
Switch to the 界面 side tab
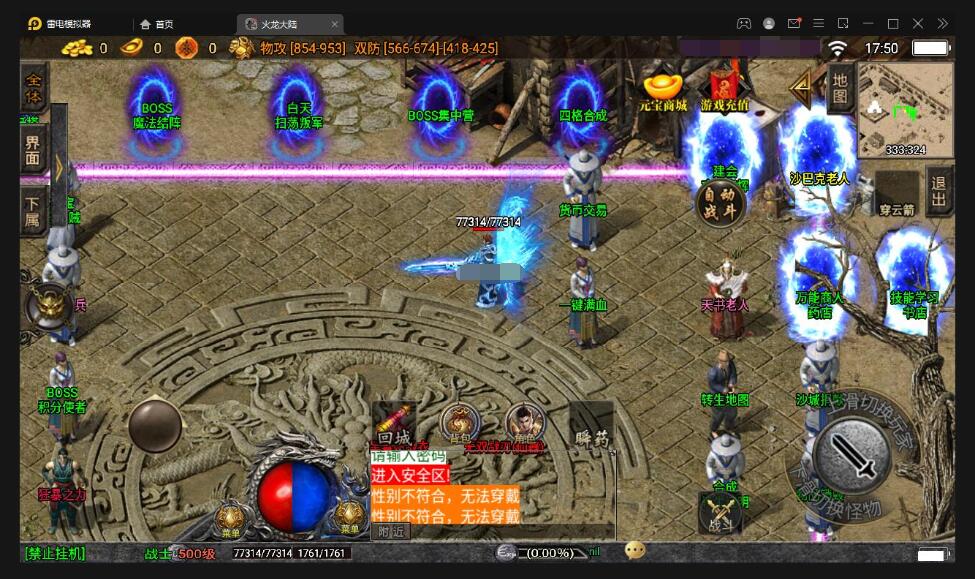coord(34,151)
